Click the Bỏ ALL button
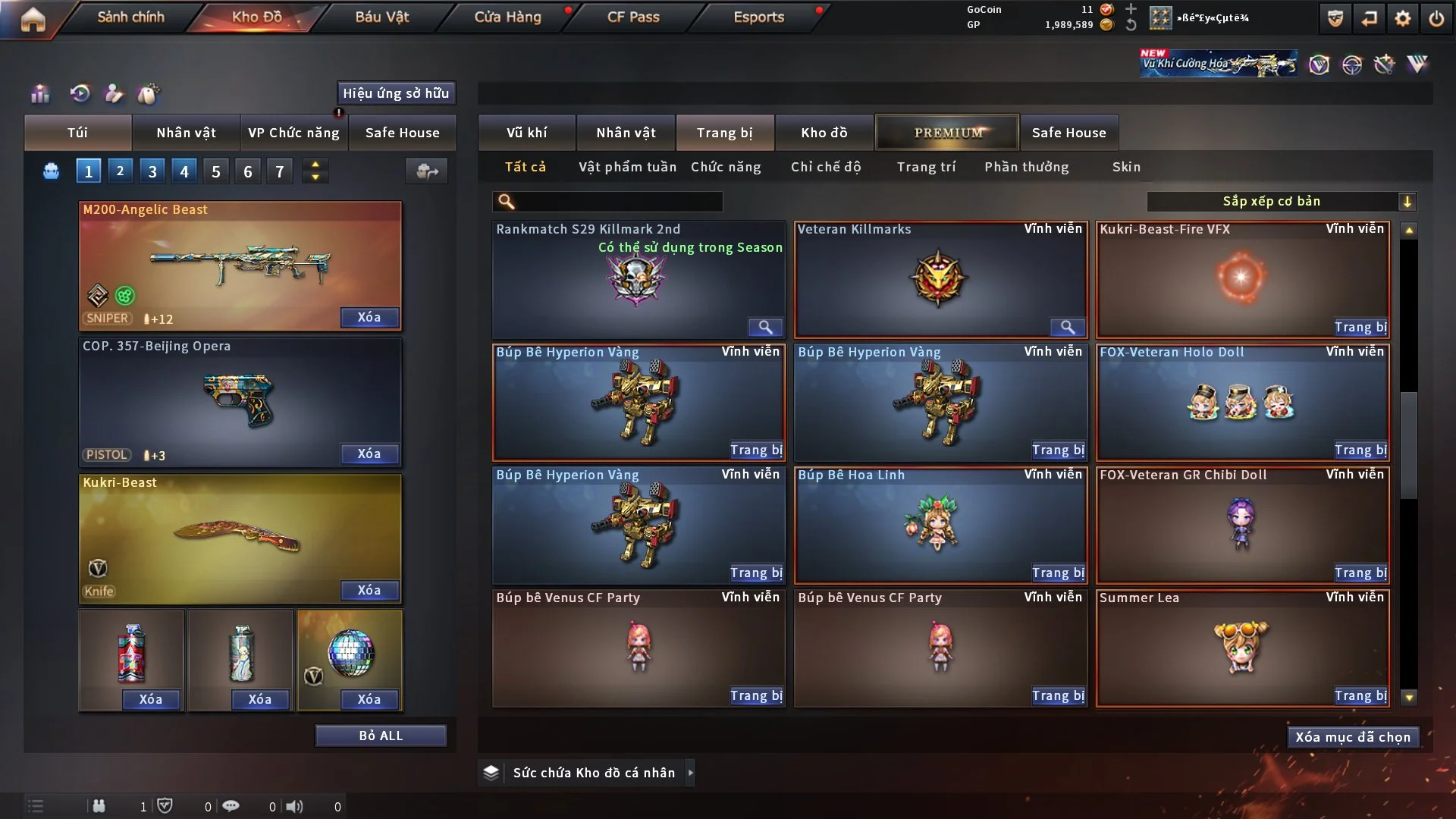Viewport: 1456px width, 819px height. pyautogui.click(x=381, y=736)
